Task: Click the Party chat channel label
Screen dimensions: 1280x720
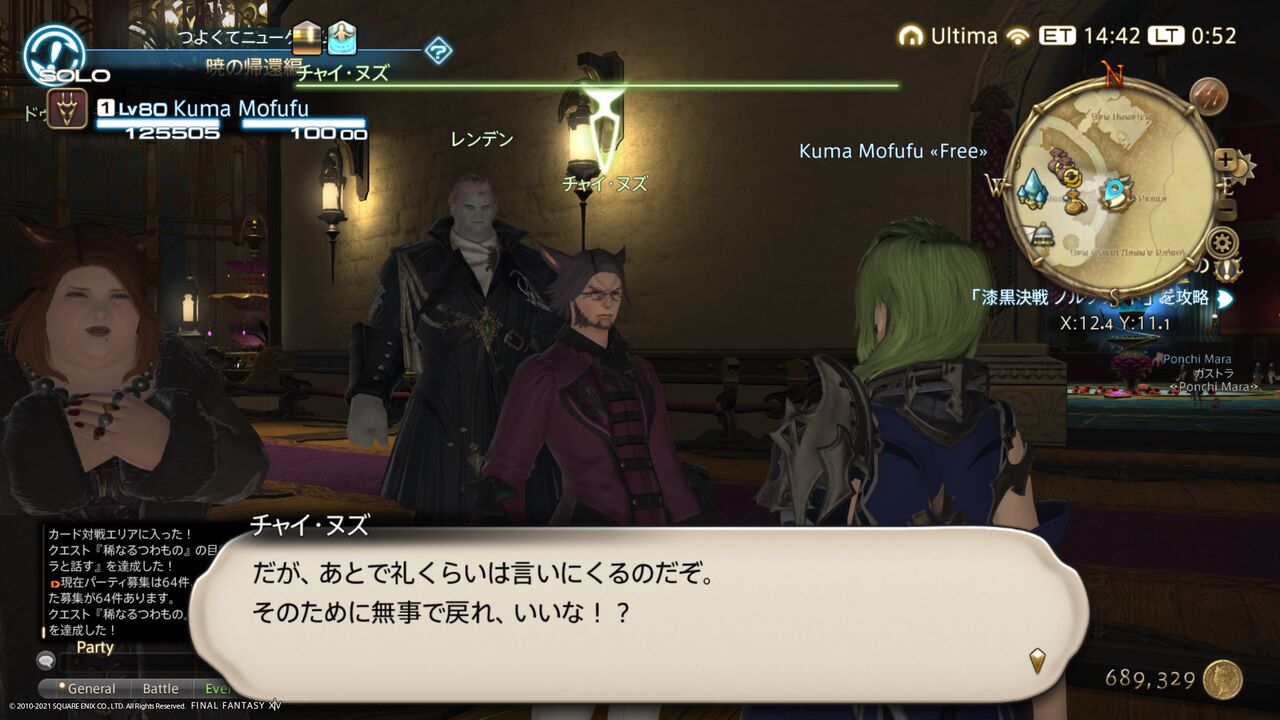Action: click(x=94, y=647)
